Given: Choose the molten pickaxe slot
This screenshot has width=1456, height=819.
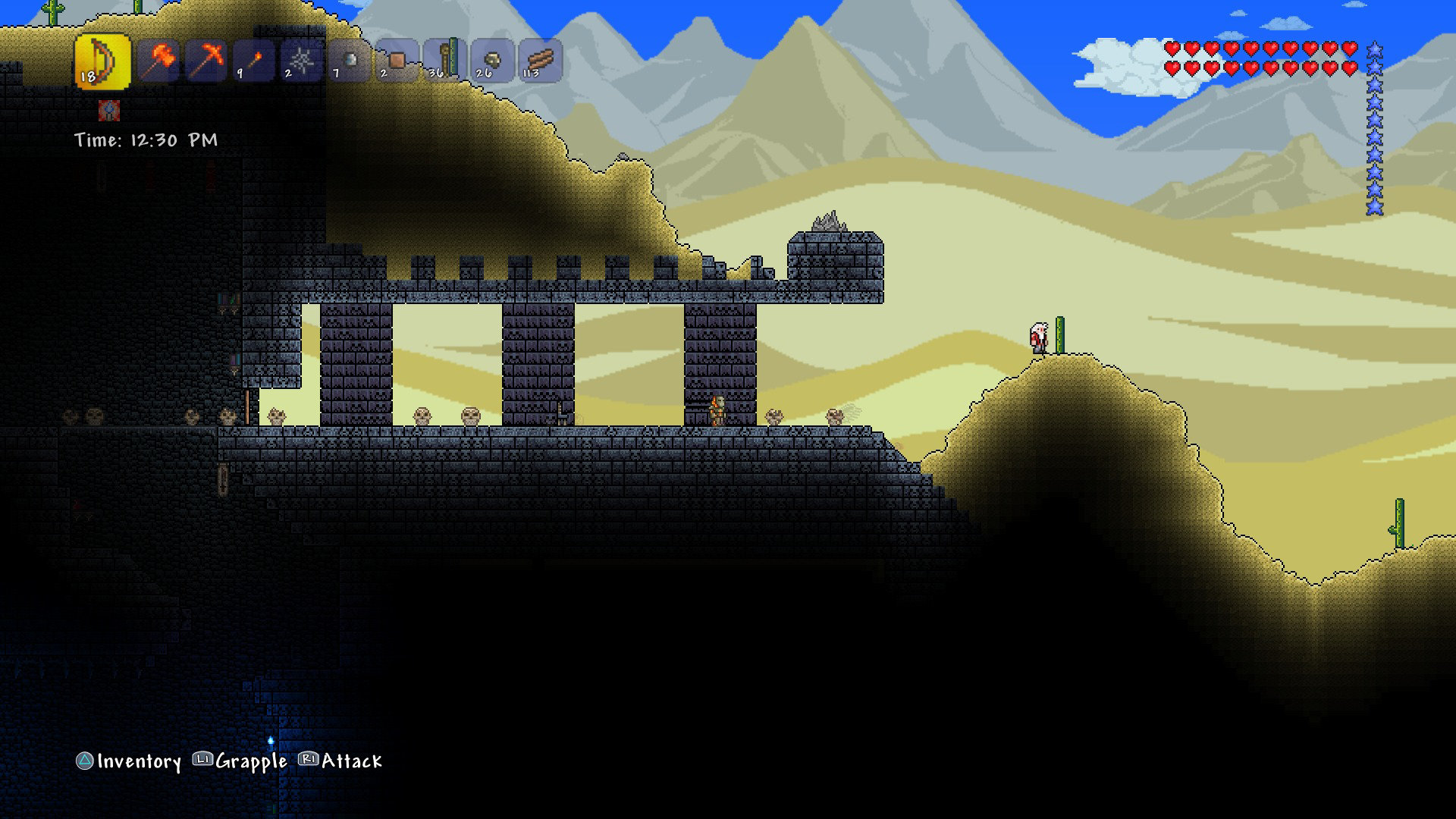Looking at the screenshot, I should [206, 61].
